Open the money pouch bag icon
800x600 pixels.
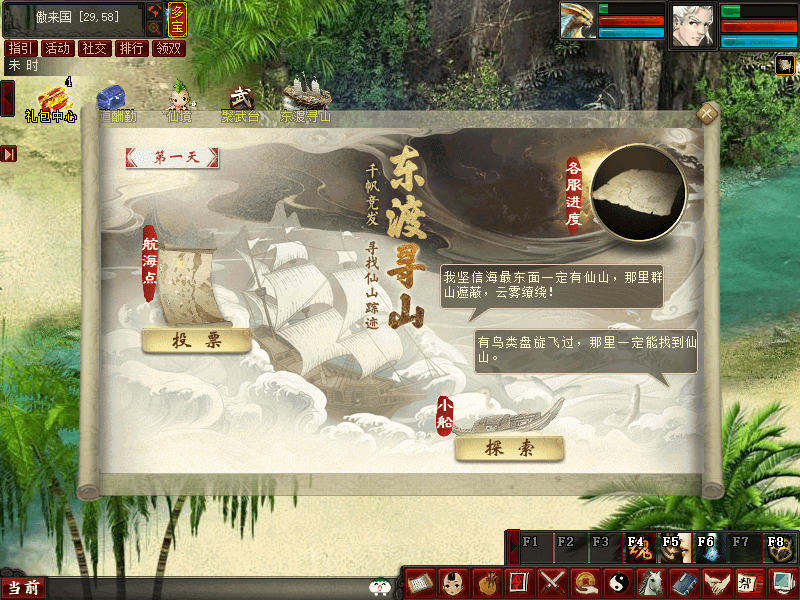pyautogui.click(x=486, y=581)
